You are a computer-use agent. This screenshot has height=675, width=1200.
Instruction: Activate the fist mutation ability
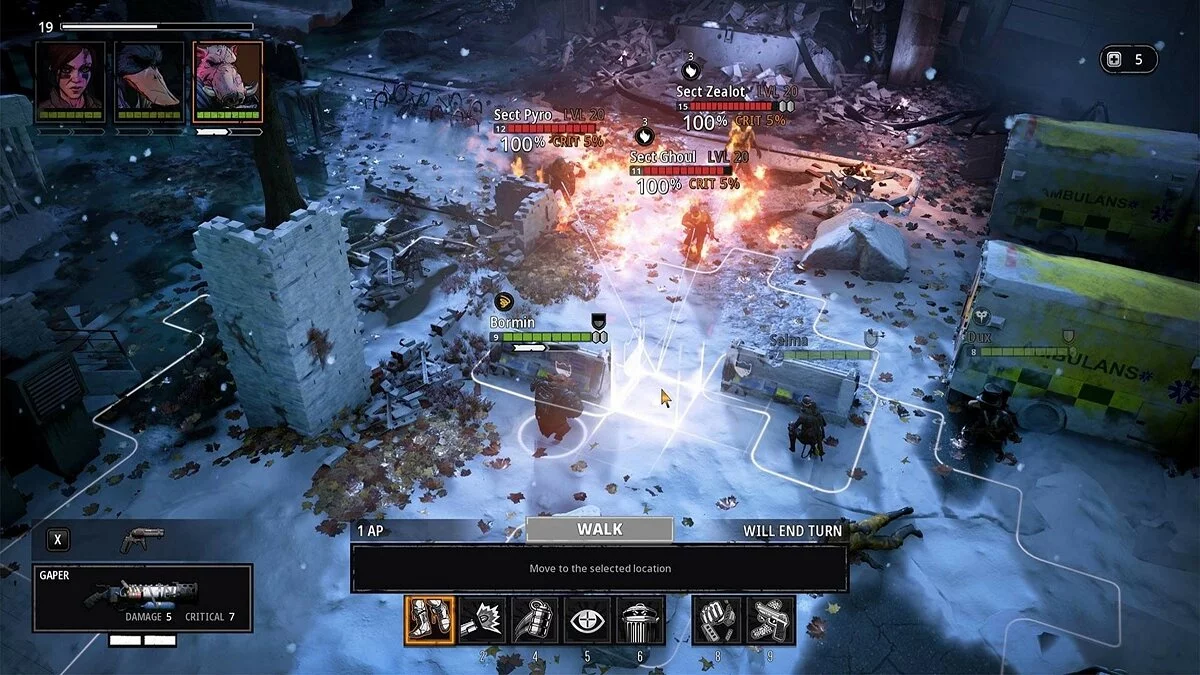point(718,620)
